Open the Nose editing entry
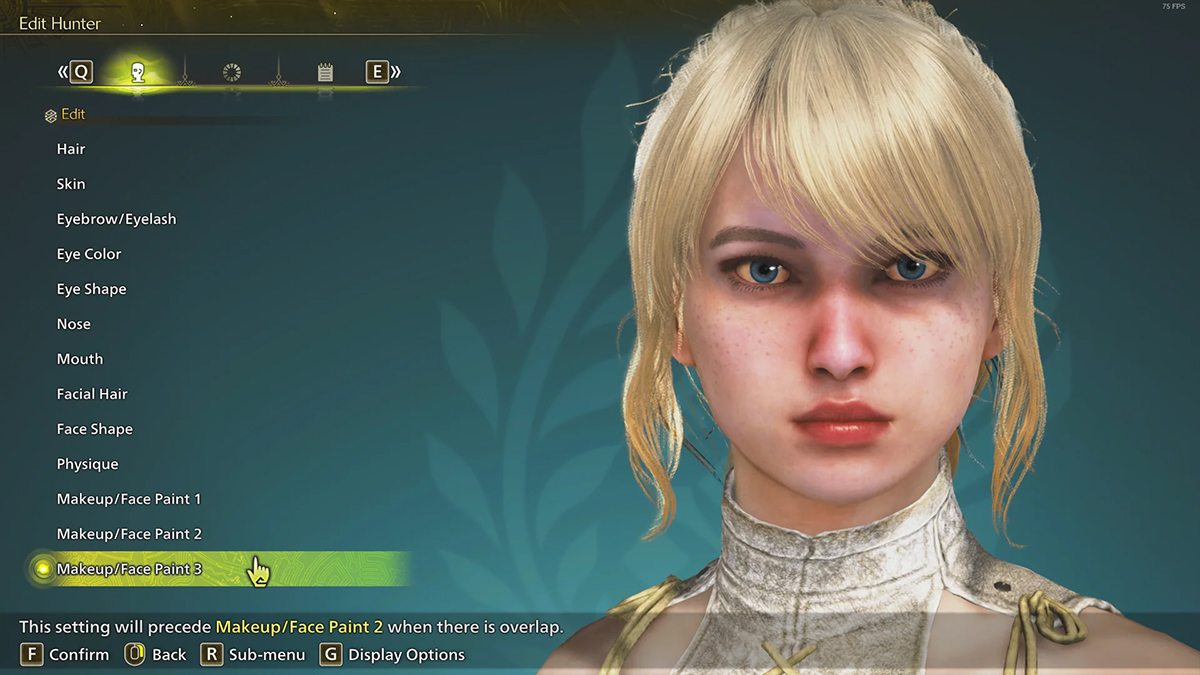1200x675 pixels. 74,324
